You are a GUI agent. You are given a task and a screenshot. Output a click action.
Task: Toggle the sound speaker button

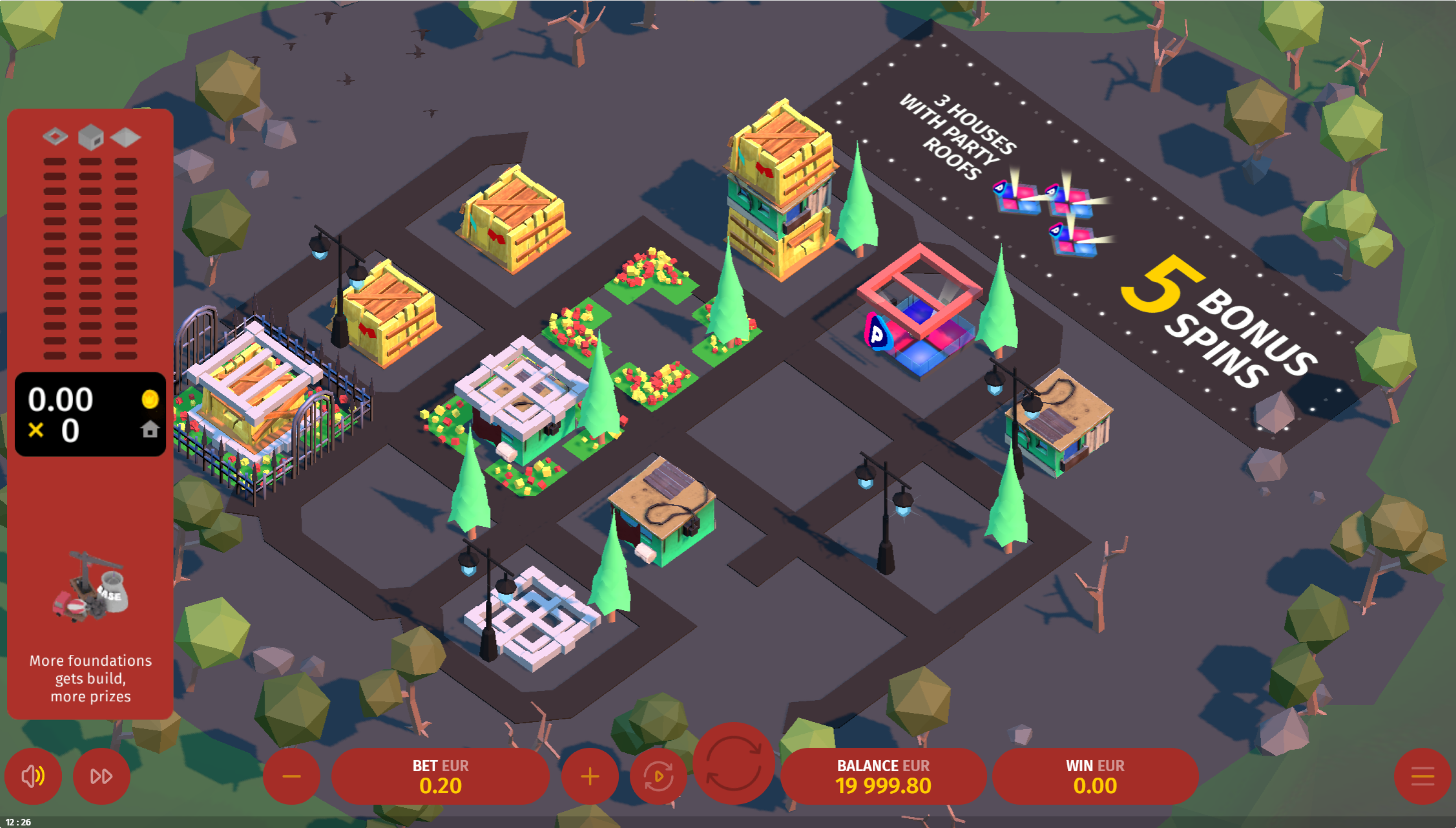(33, 776)
